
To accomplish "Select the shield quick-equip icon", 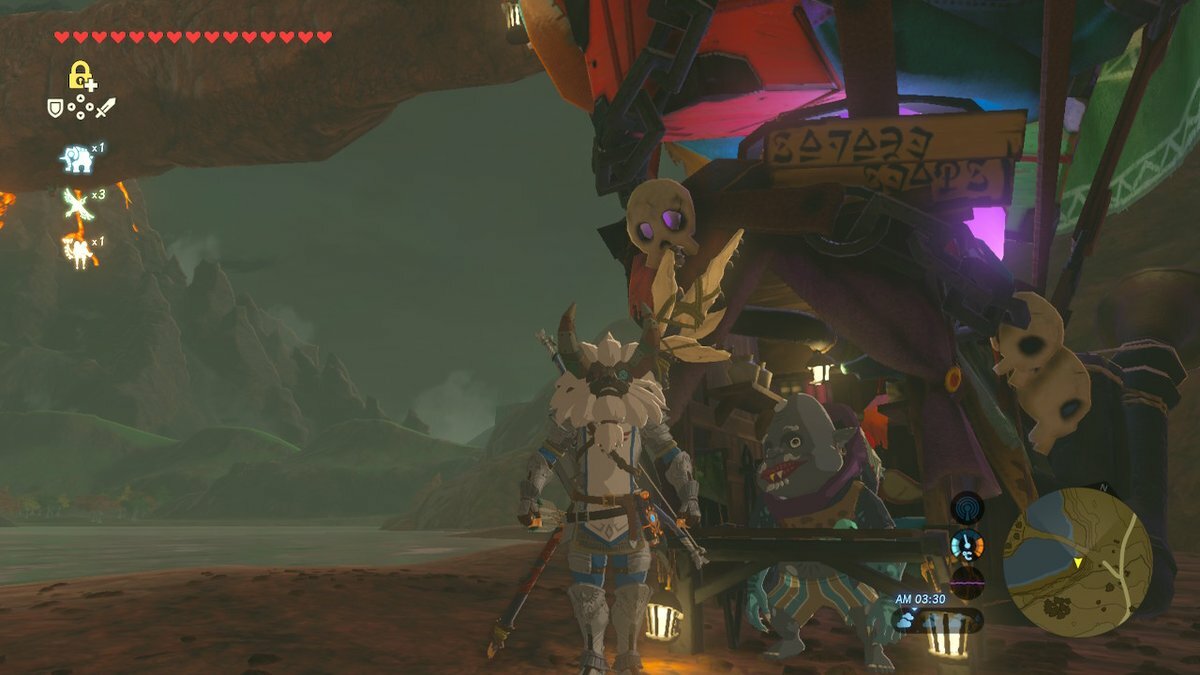I will coord(56,108).
